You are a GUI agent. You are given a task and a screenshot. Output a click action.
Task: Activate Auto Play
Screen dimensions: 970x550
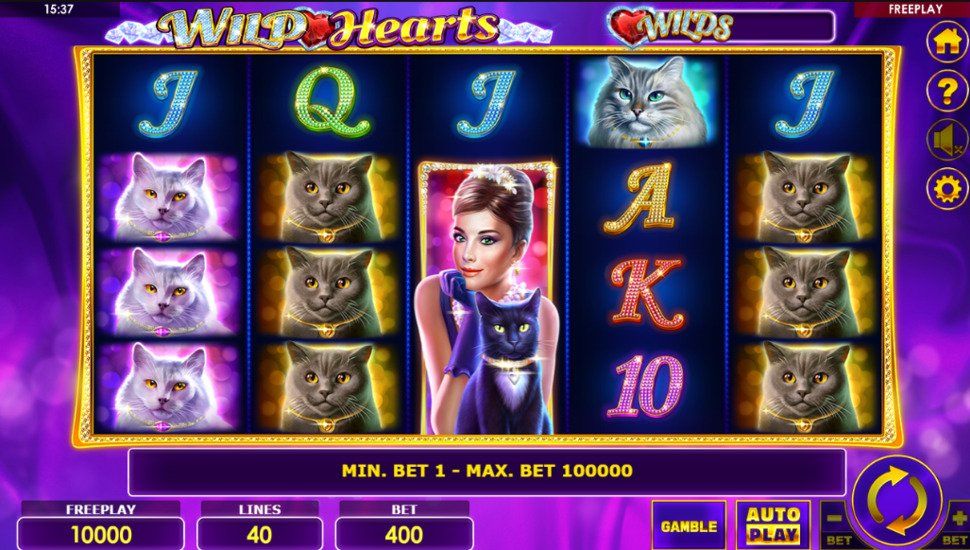(x=774, y=525)
